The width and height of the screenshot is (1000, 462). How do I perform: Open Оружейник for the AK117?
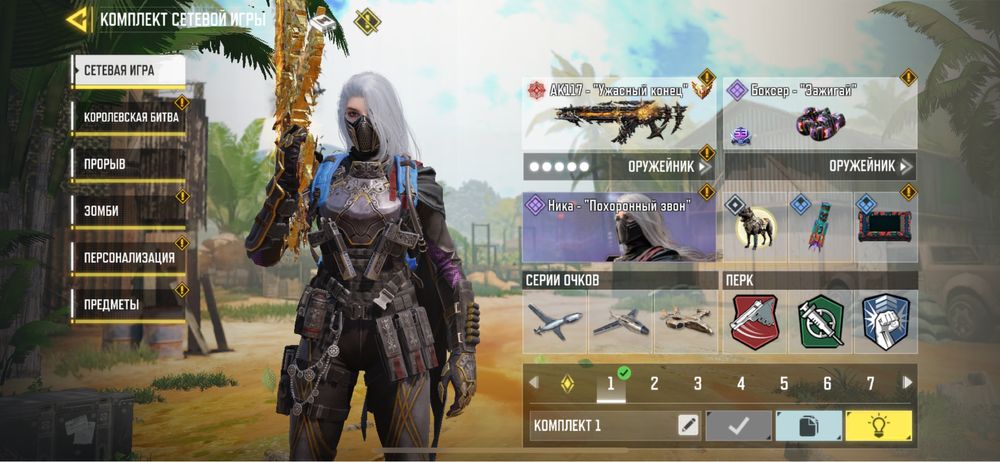(619, 166)
